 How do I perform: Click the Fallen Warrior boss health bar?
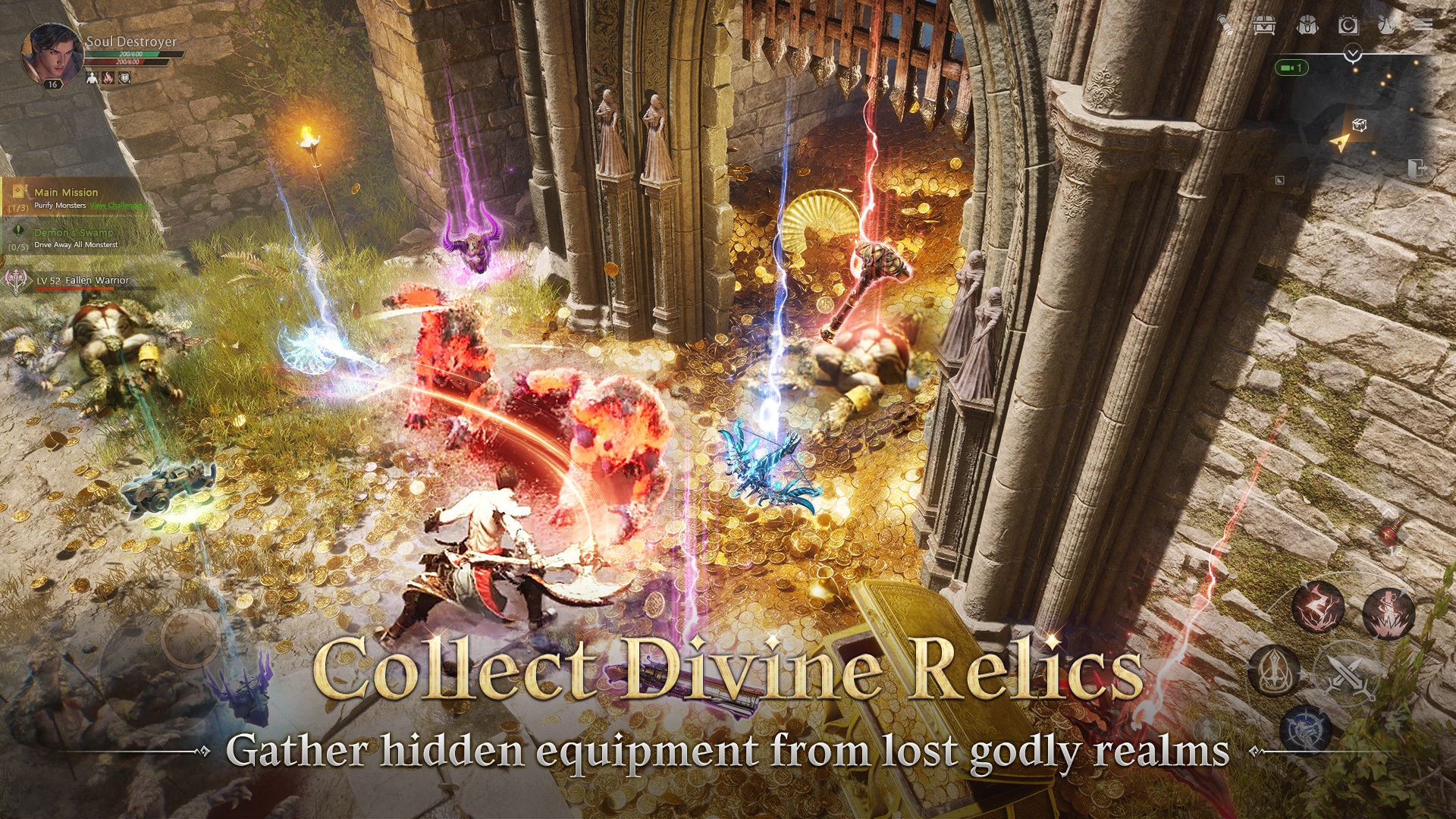(x=74, y=287)
